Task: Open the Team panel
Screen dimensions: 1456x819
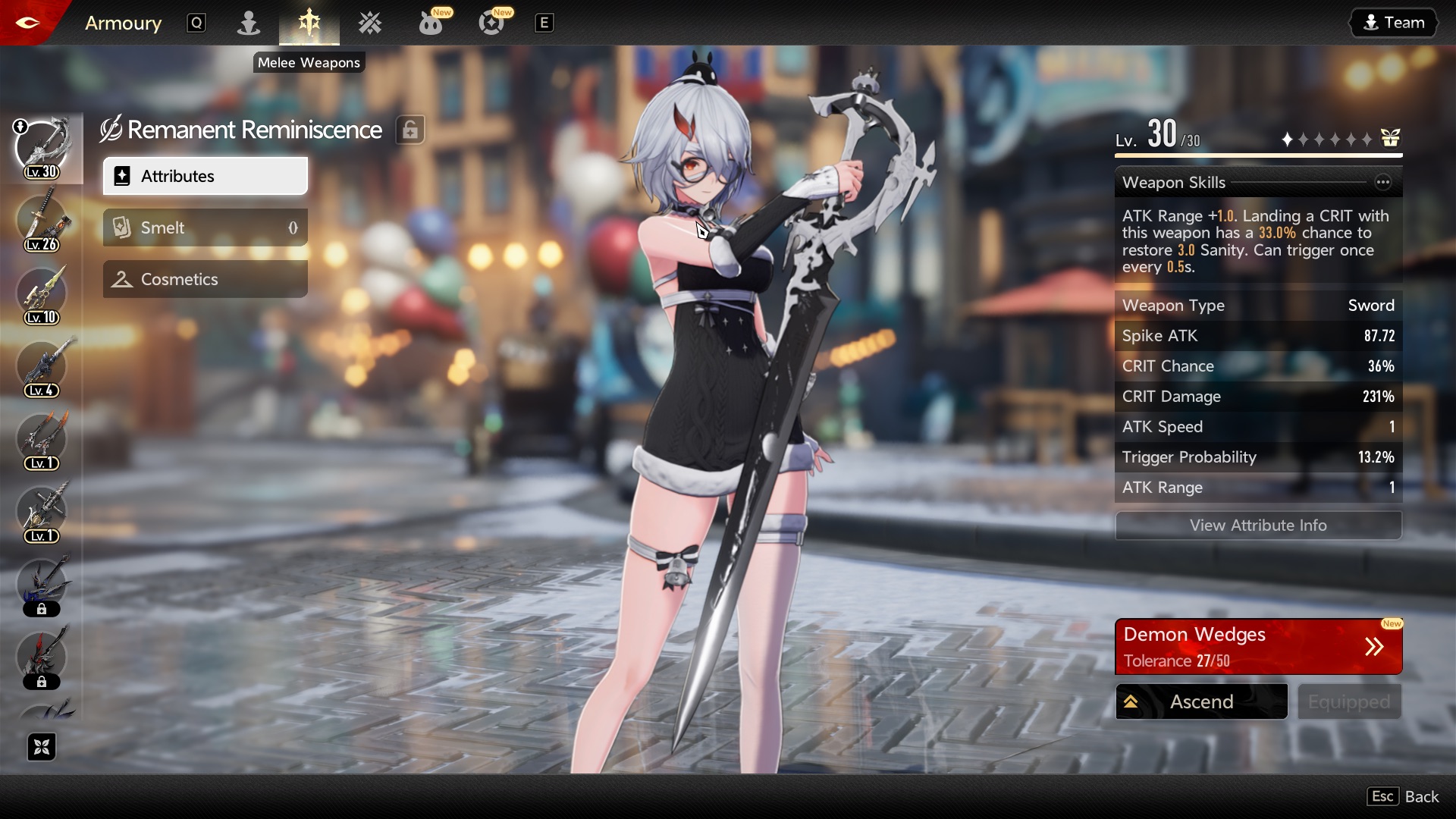Action: point(1393,23)
